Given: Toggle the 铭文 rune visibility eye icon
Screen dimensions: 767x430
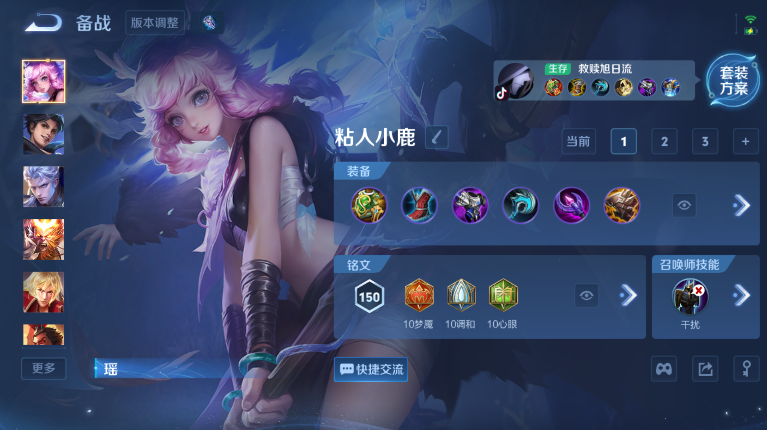Looking at the screenshot, I should (x=587, y=295).
